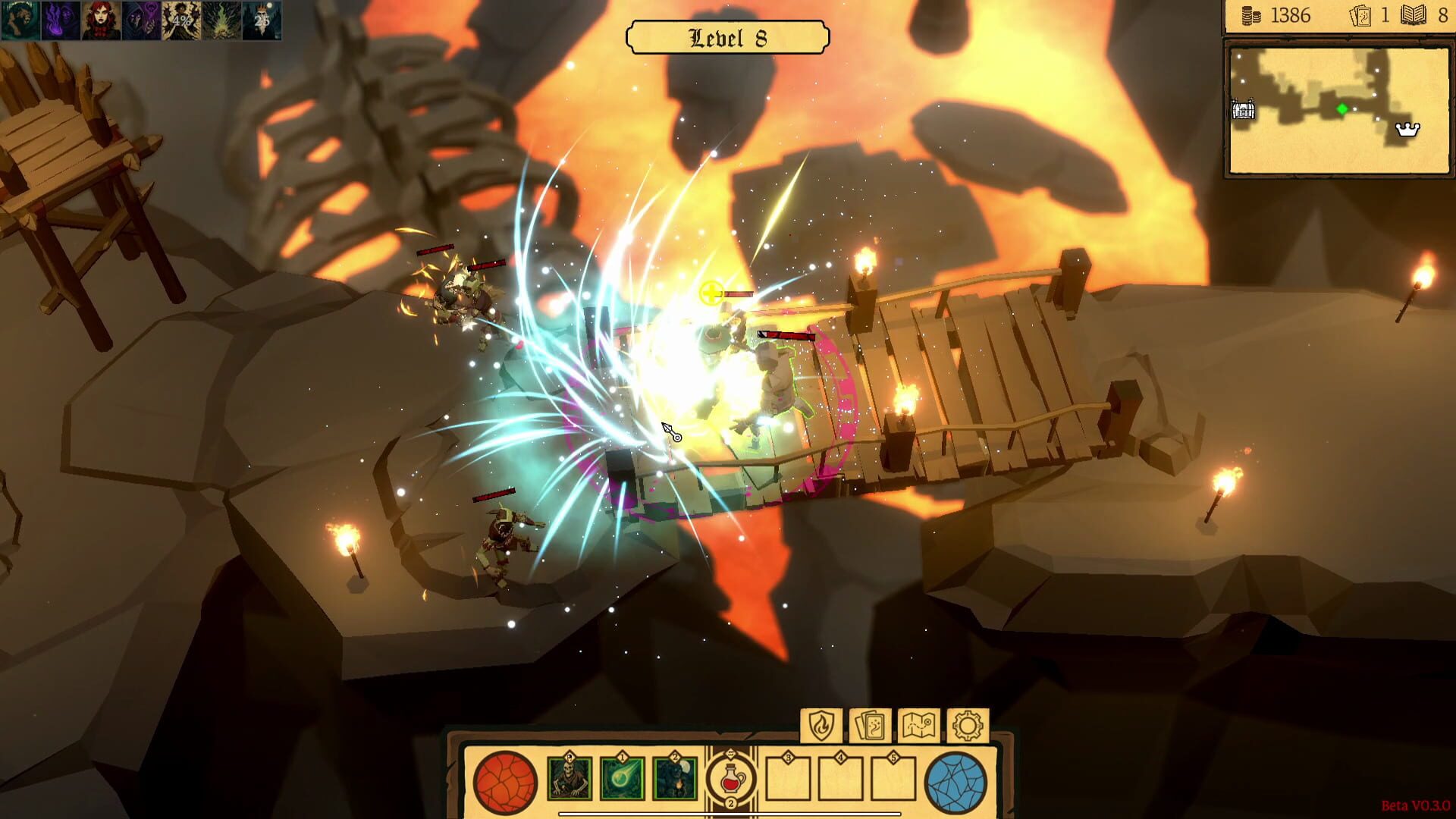Click the card count icon in the top bar
Viewport: 1456px width, 819px height.
click(x=1360, y=16)
